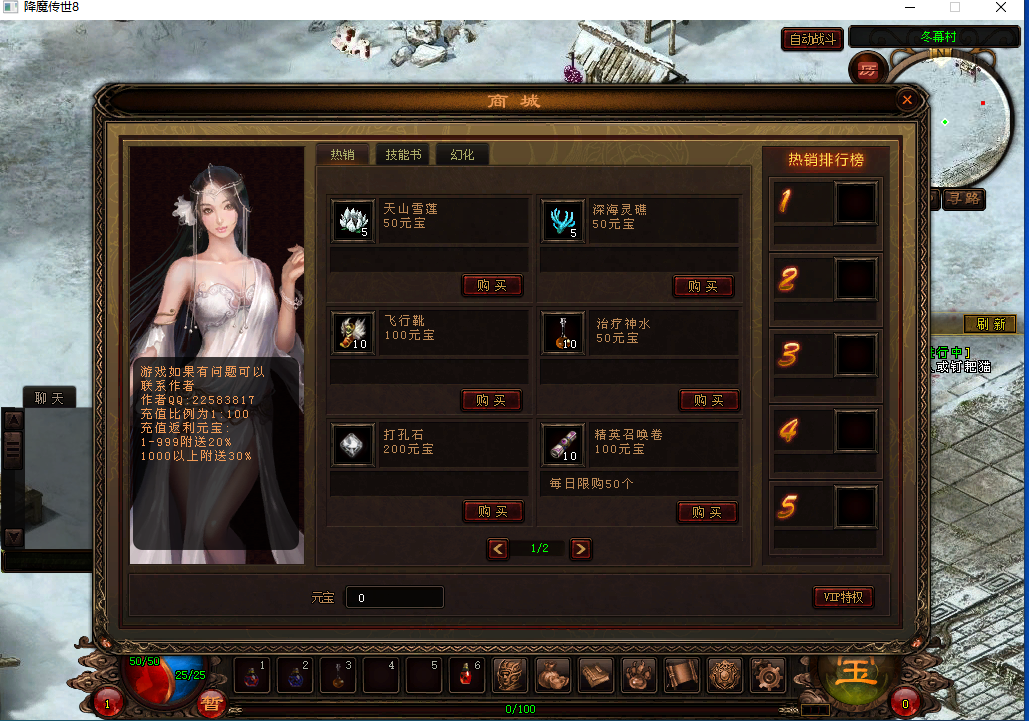1029x721 pixels.
Task: Open the VIP特权 panel
Action: [843, 598]
